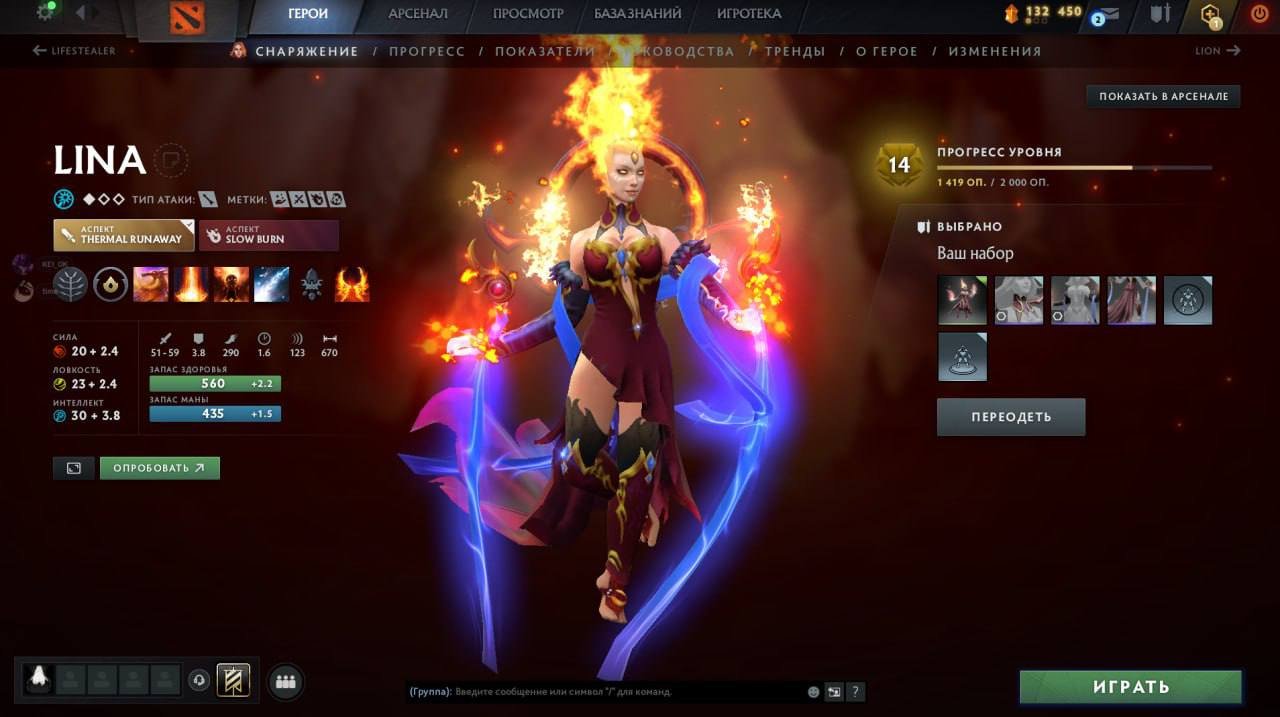Go to next hero Lion

1217,51
